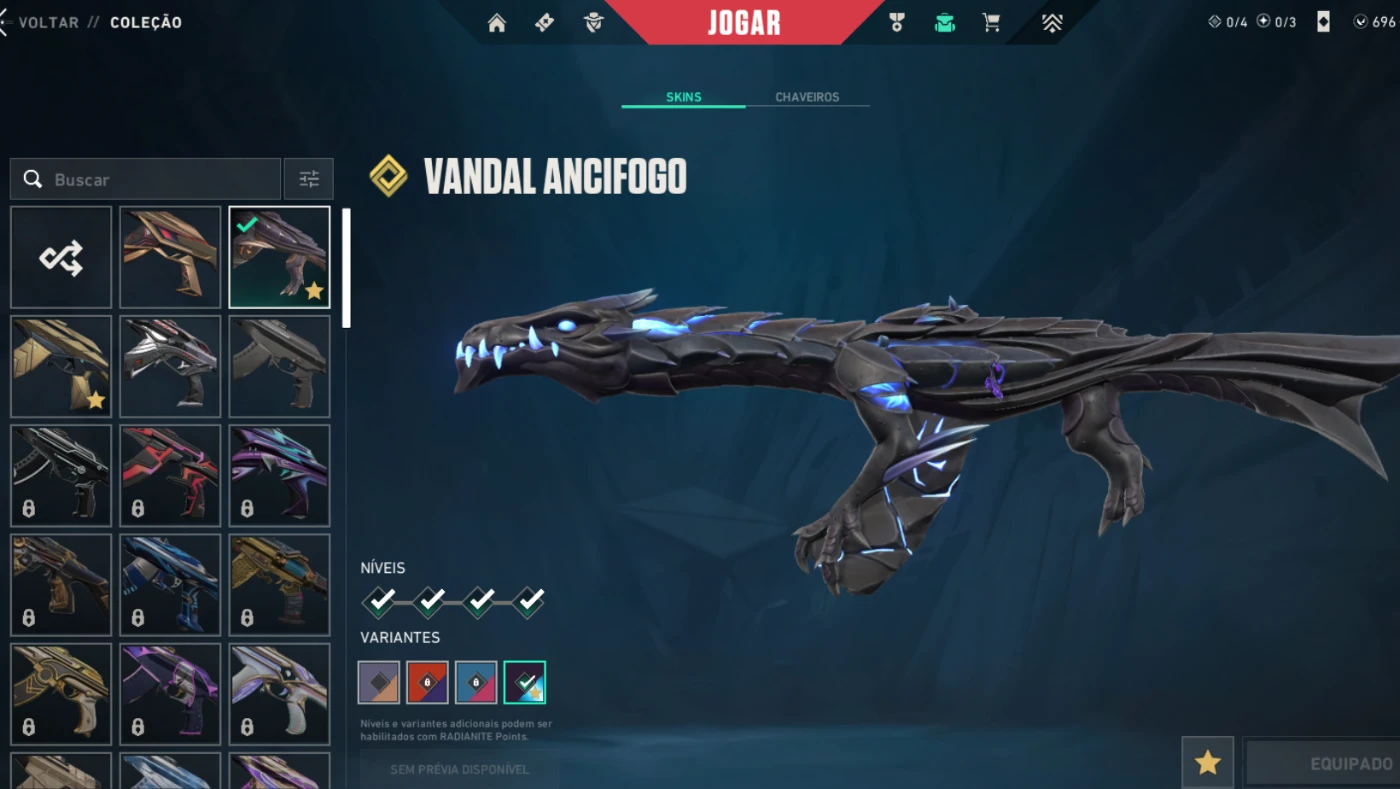Select the equipped Ancifogo dragon skin thumbnail
The height and width of the screenshot is (789, 1400).
tap(279, 258)
